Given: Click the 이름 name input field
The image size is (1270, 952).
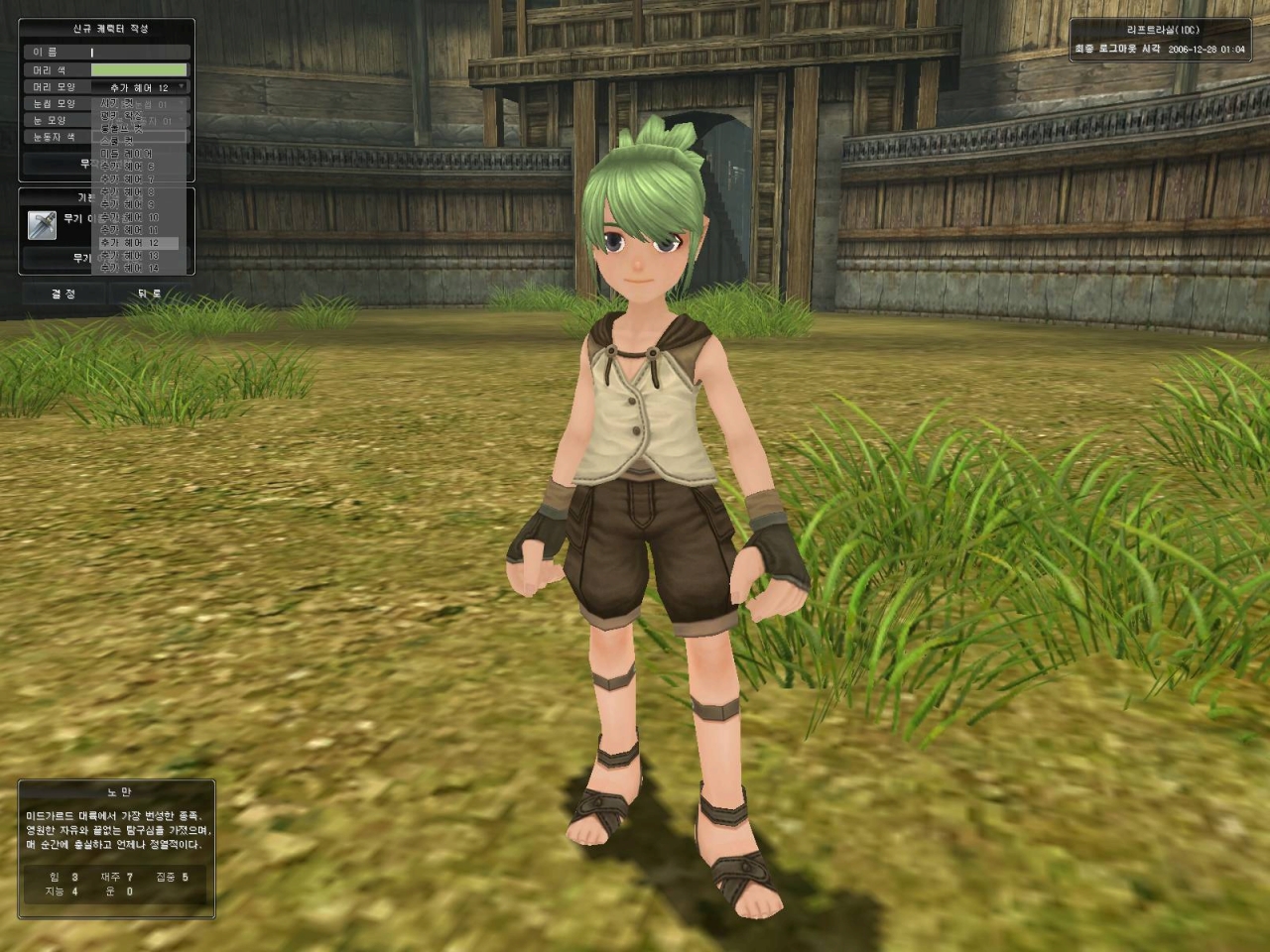Looking at the screenshot, I should pyautogui.click(x=139, y=53).
